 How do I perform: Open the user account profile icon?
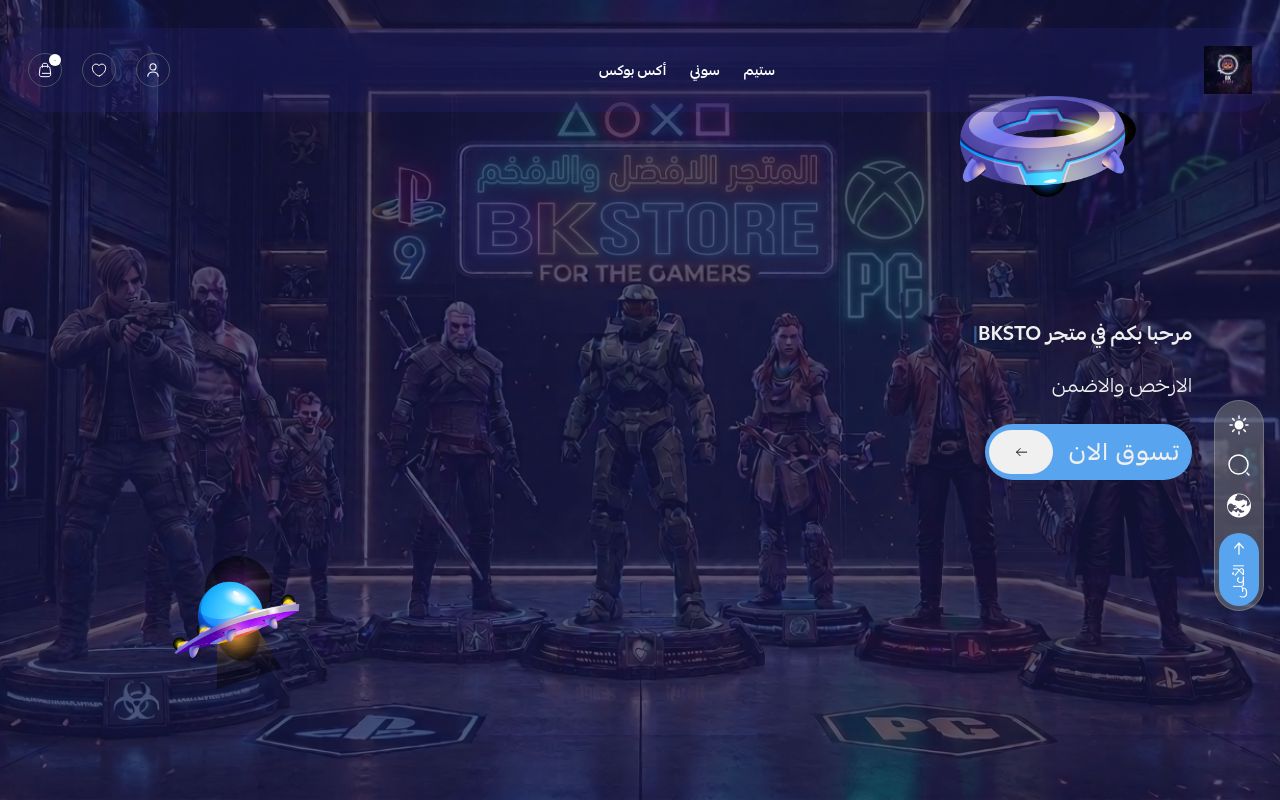coord(153,70)
